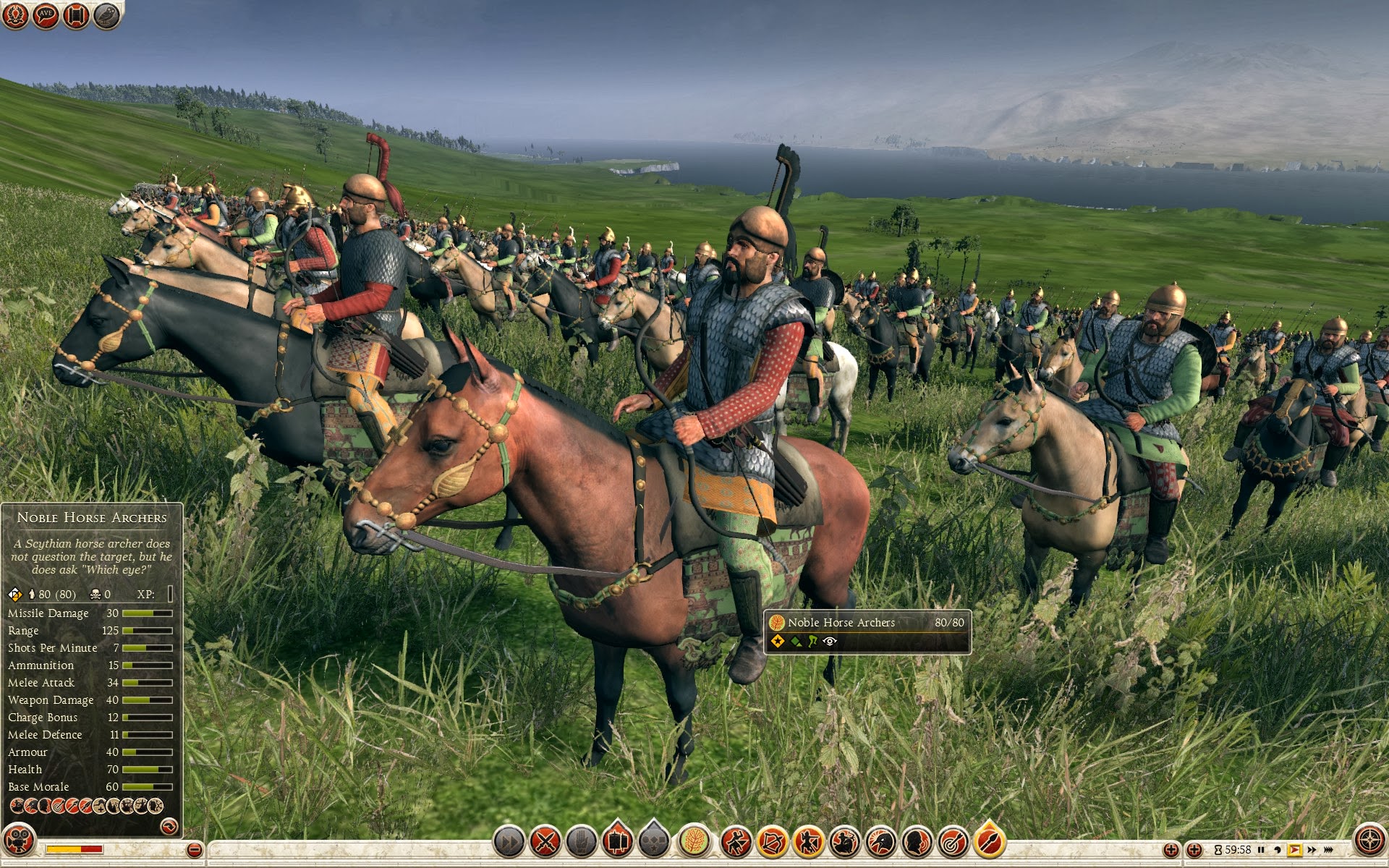Image resolution: width=1389 pixels, height=868 pixels.
Task: Open the compass radar map button
Action: [1369, 841]
